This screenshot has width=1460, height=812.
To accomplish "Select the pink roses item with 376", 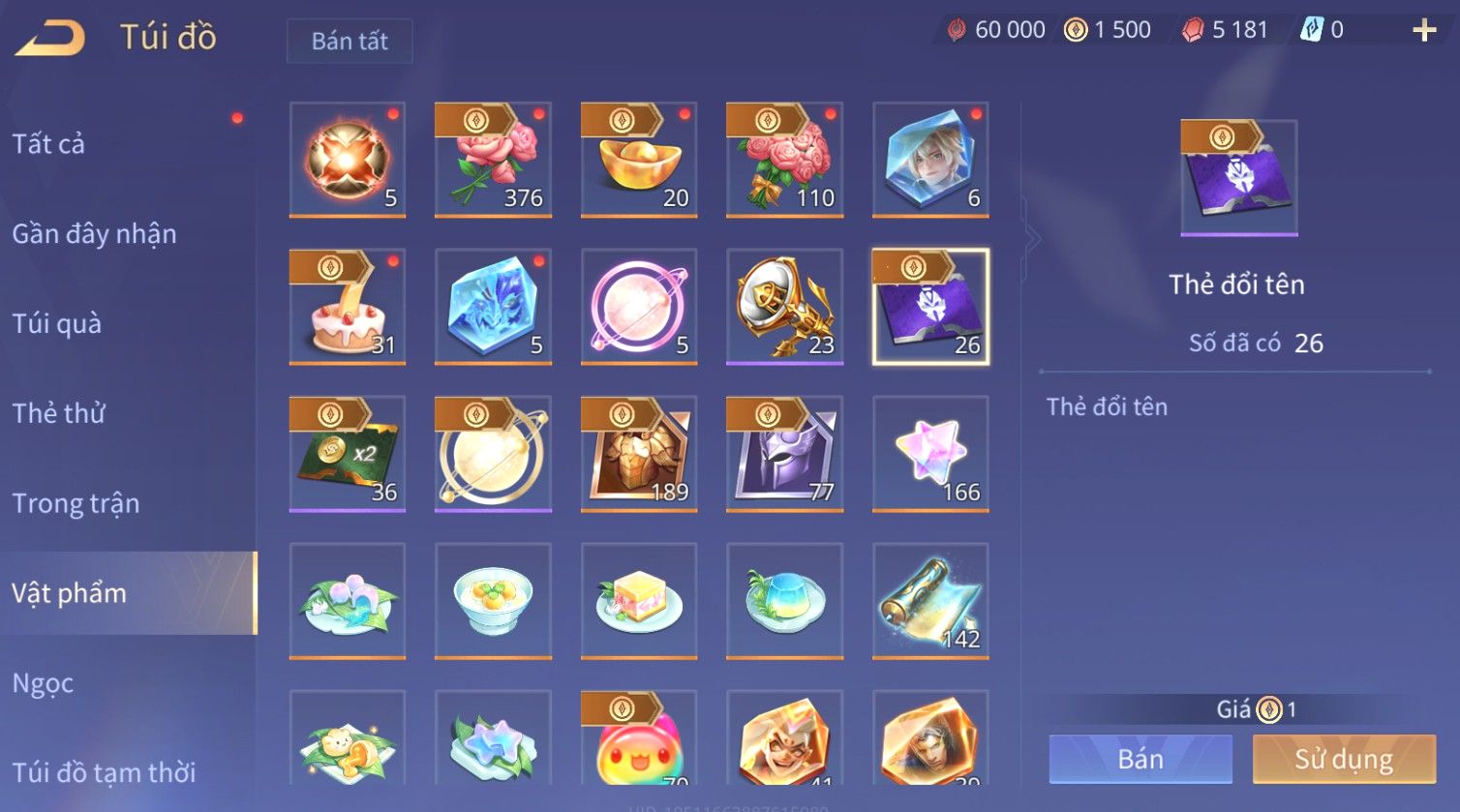I will coord(493,160).
